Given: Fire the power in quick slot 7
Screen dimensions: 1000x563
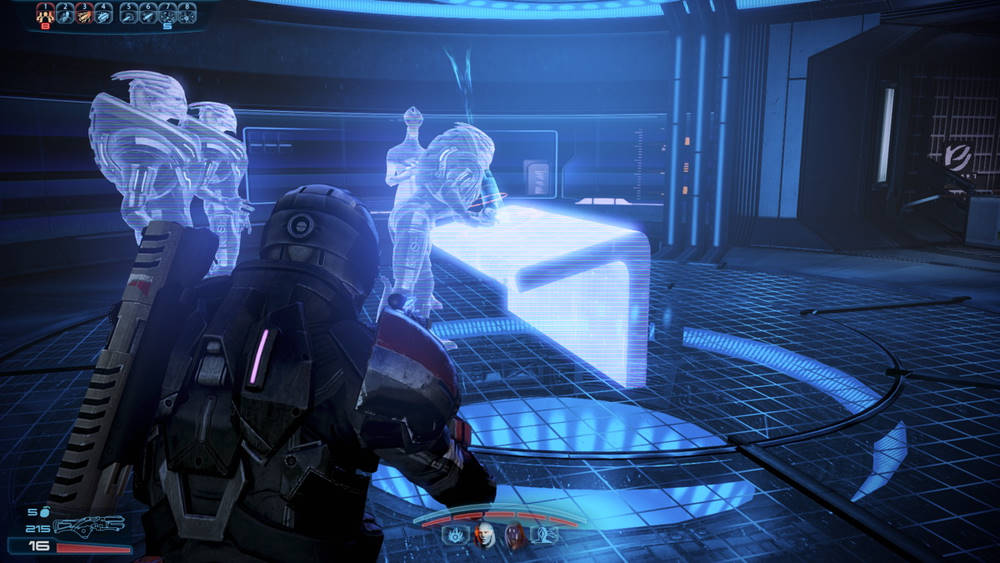Looking at the screenshot, I should pos(167,13).
